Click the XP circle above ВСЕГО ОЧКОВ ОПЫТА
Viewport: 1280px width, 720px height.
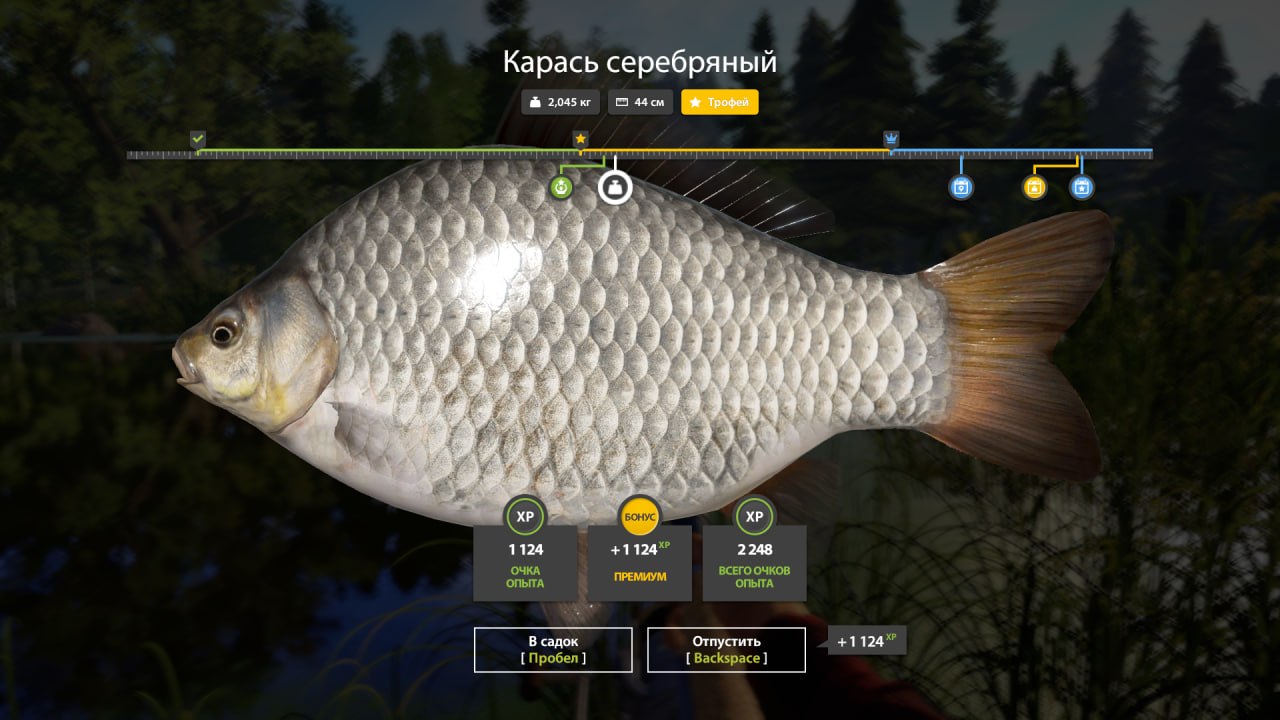[x=754, y=516]
